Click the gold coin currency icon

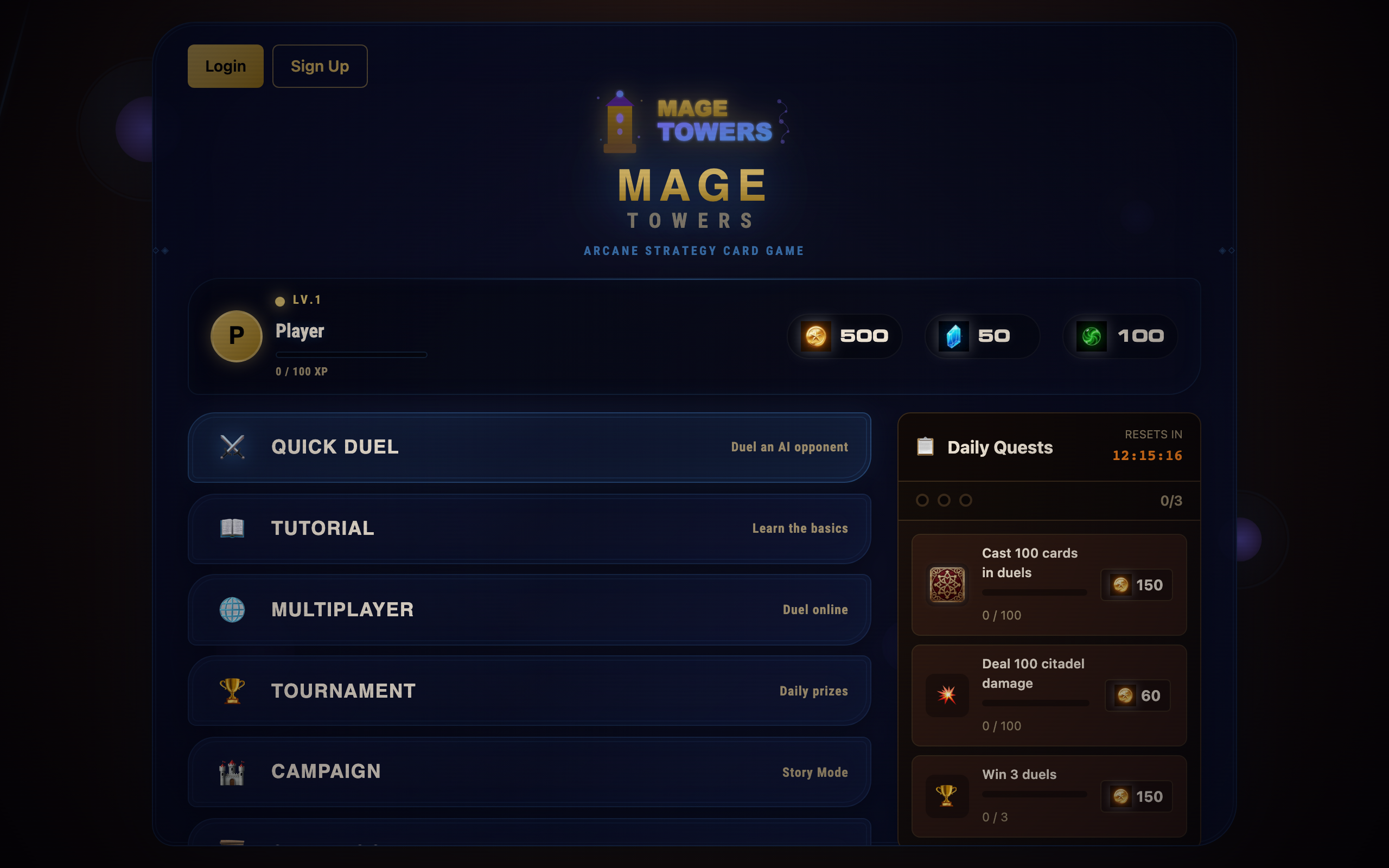click(815, 336)
